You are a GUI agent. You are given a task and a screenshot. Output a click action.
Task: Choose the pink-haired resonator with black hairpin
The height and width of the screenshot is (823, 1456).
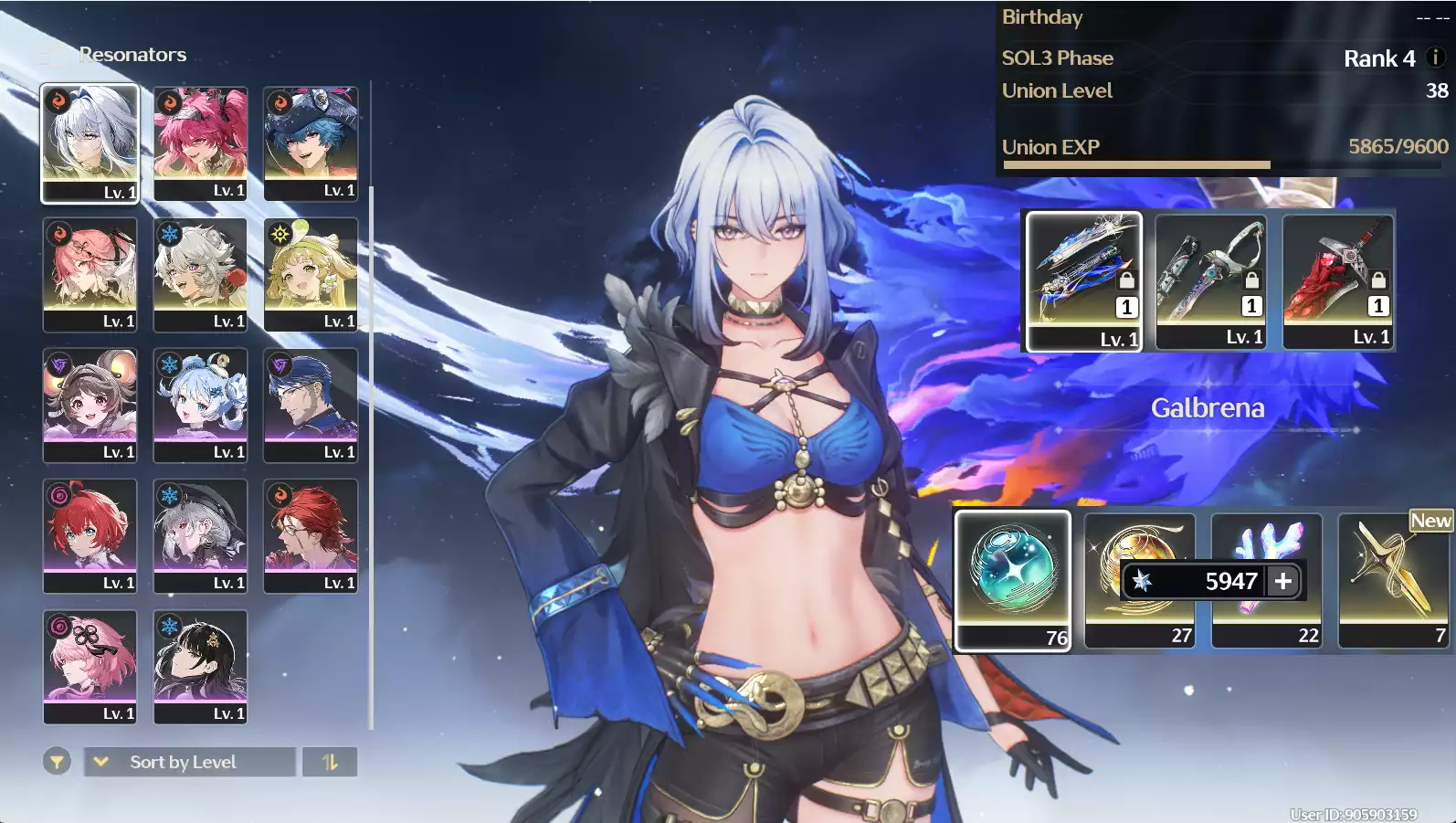coord(90,665)
